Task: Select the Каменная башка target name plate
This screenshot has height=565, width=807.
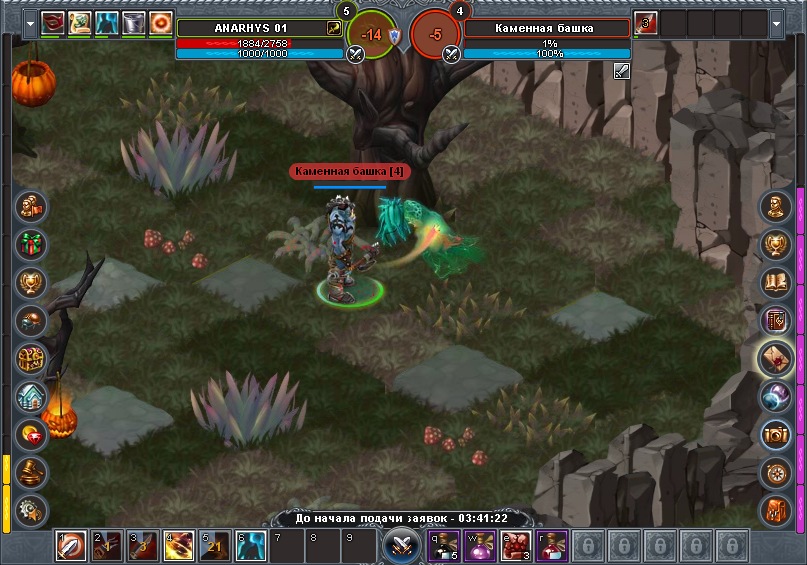Action: coord(546,28)
